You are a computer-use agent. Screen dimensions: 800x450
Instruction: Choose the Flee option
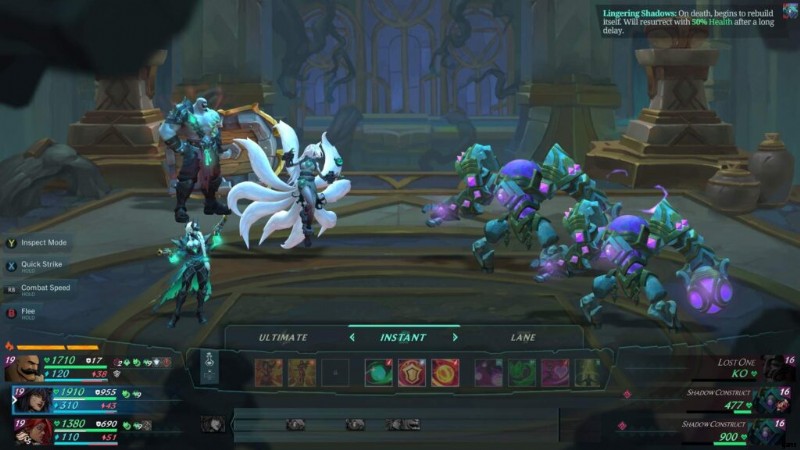(x=12, y=312)
